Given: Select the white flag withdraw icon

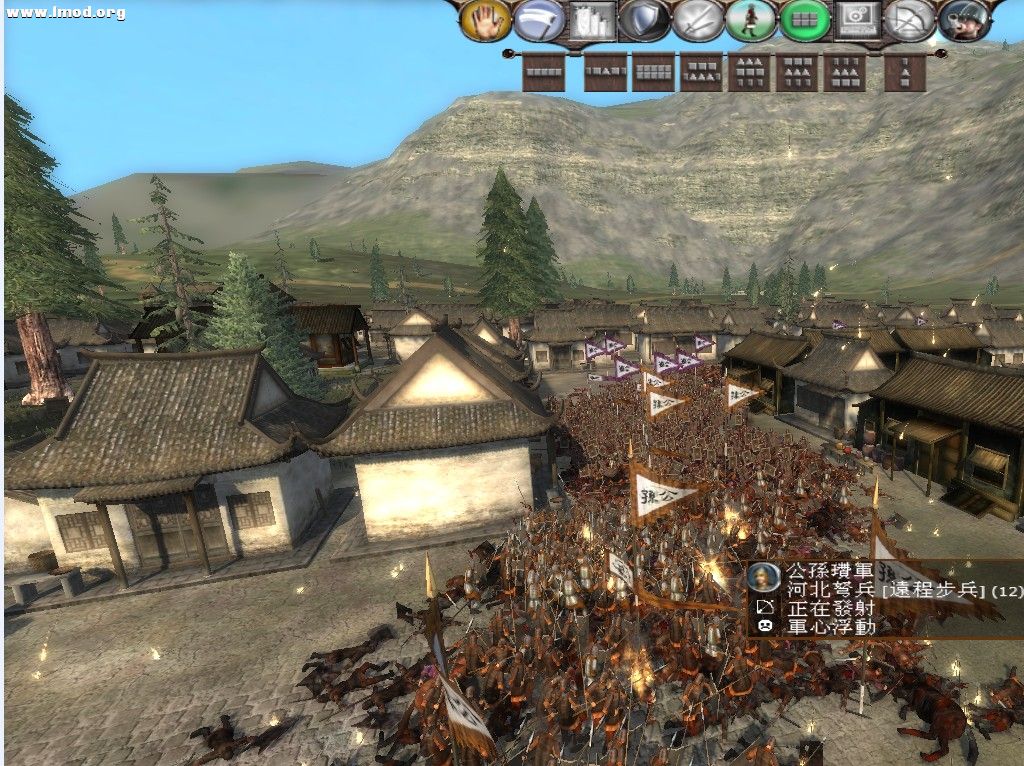Looking at the screenshot, I should [539, 21].
